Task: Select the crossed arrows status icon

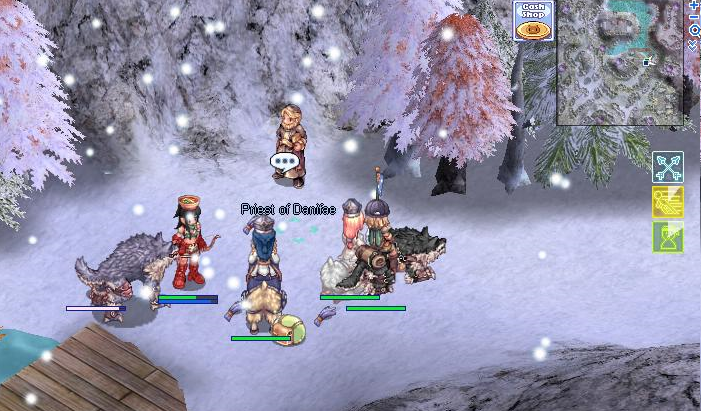Action: tap(667, 166)
